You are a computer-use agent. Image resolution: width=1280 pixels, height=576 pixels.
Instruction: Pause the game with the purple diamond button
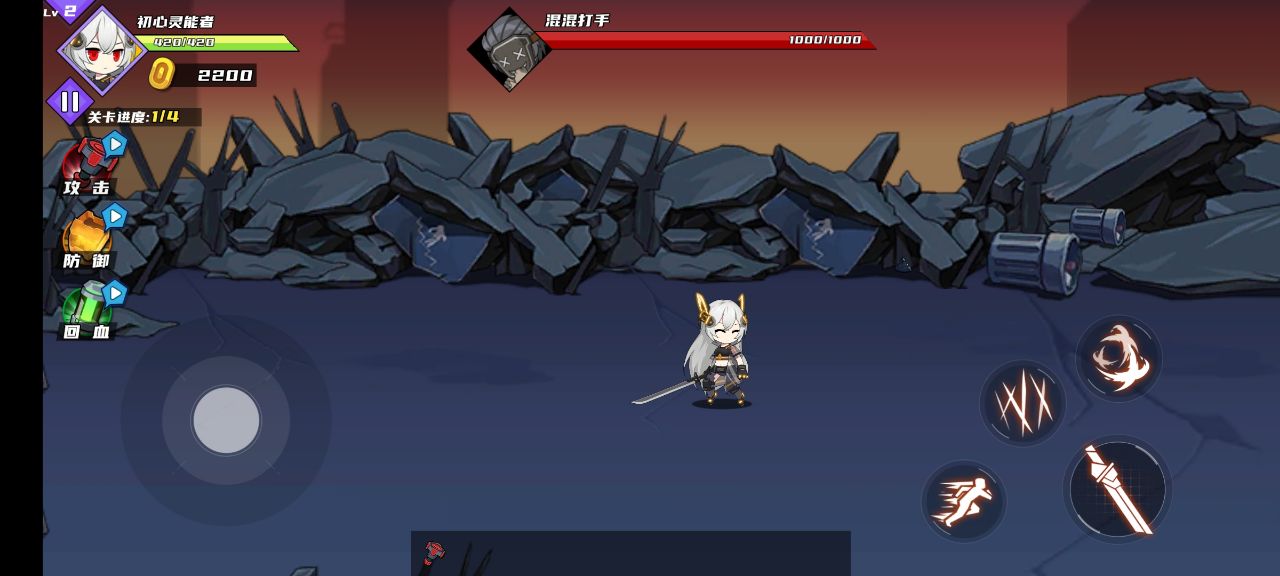tap(70, 101)
